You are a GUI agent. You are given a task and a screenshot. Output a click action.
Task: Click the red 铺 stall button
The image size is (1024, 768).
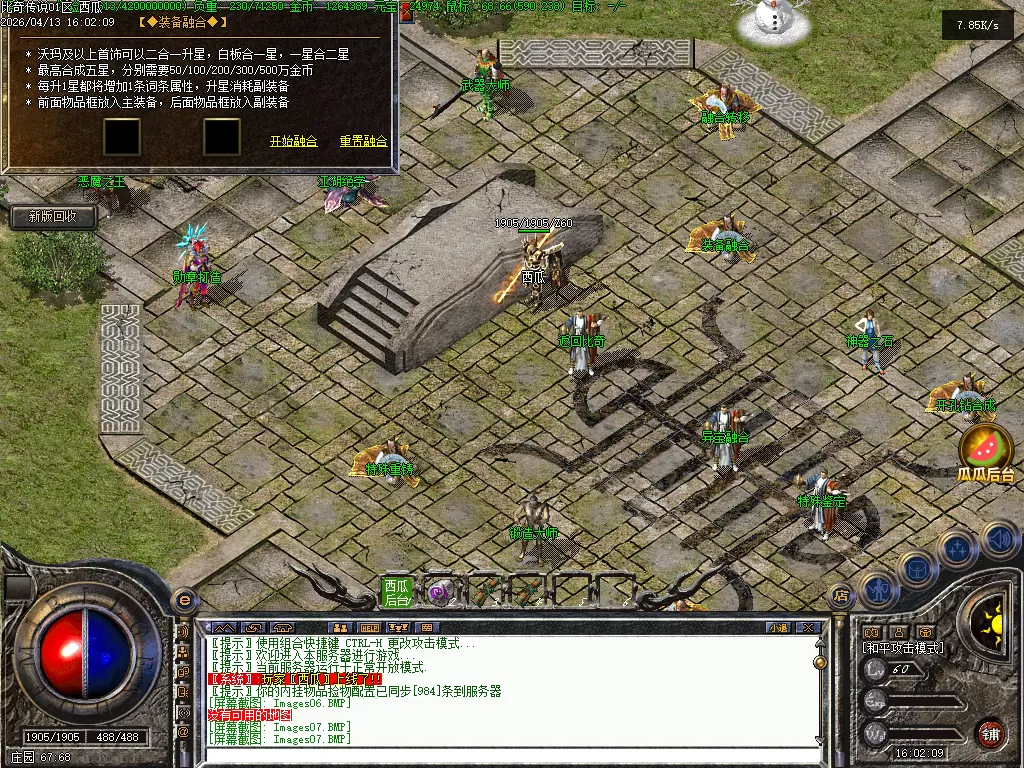point(990,733)
